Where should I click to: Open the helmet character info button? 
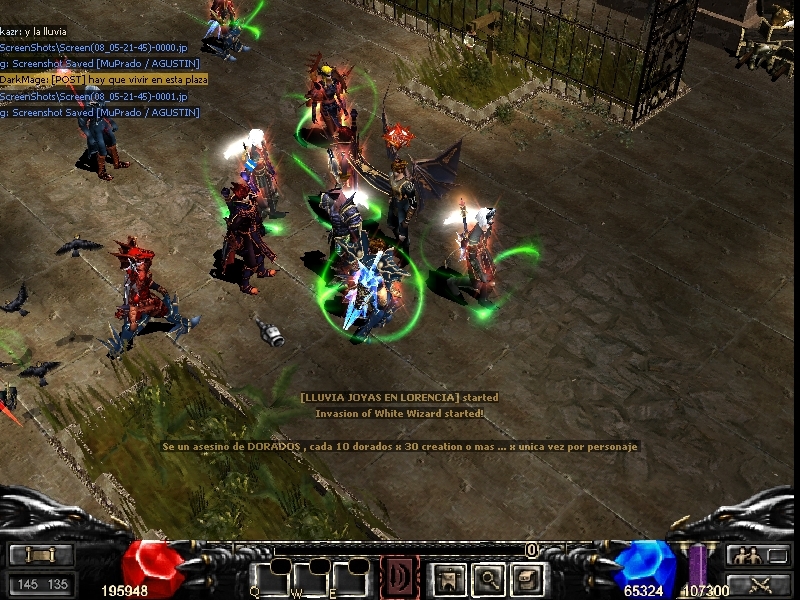446,577
